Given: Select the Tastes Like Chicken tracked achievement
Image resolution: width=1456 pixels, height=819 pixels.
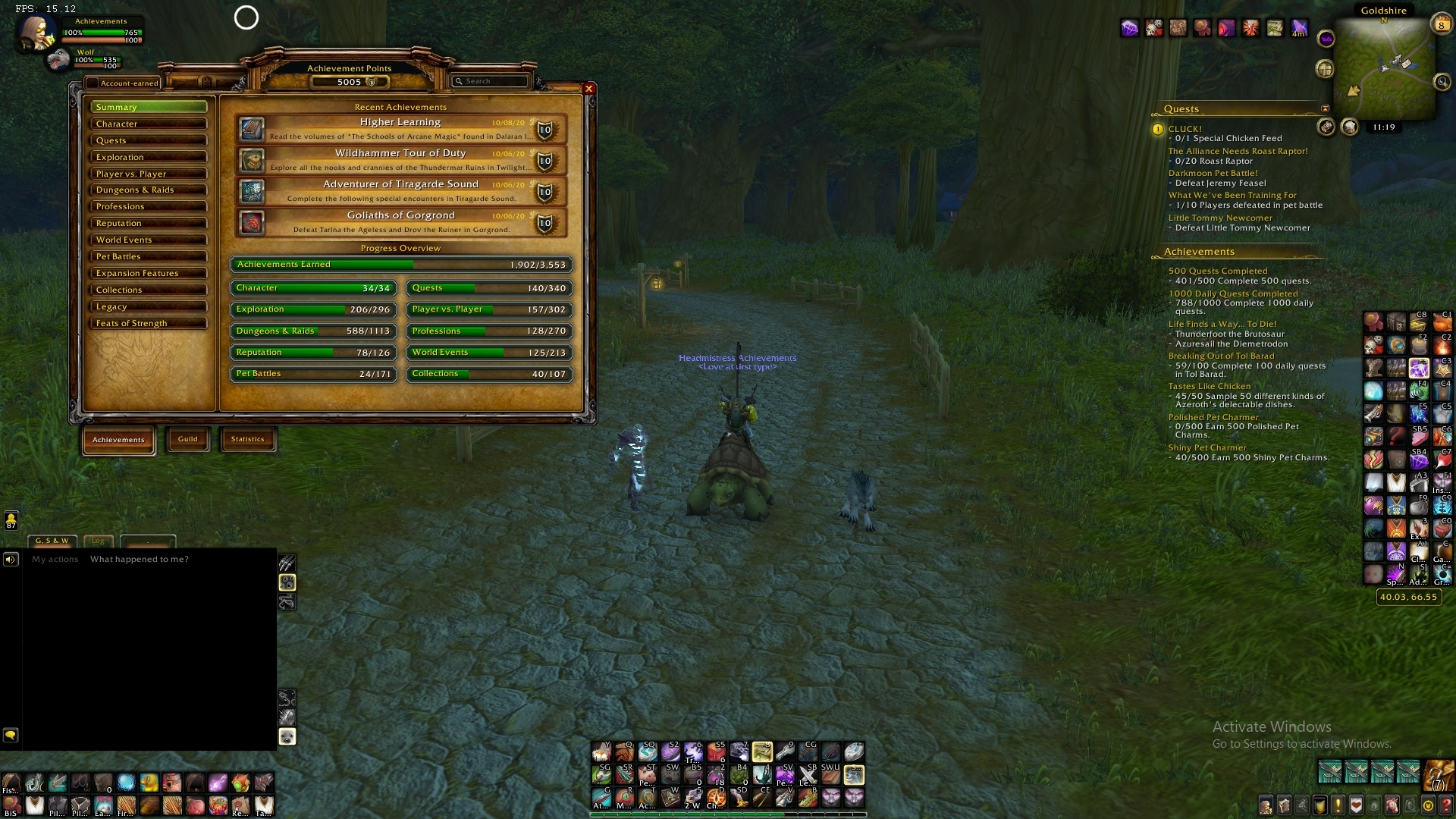Looking at the screenshot, I should tap(1209, 386).
